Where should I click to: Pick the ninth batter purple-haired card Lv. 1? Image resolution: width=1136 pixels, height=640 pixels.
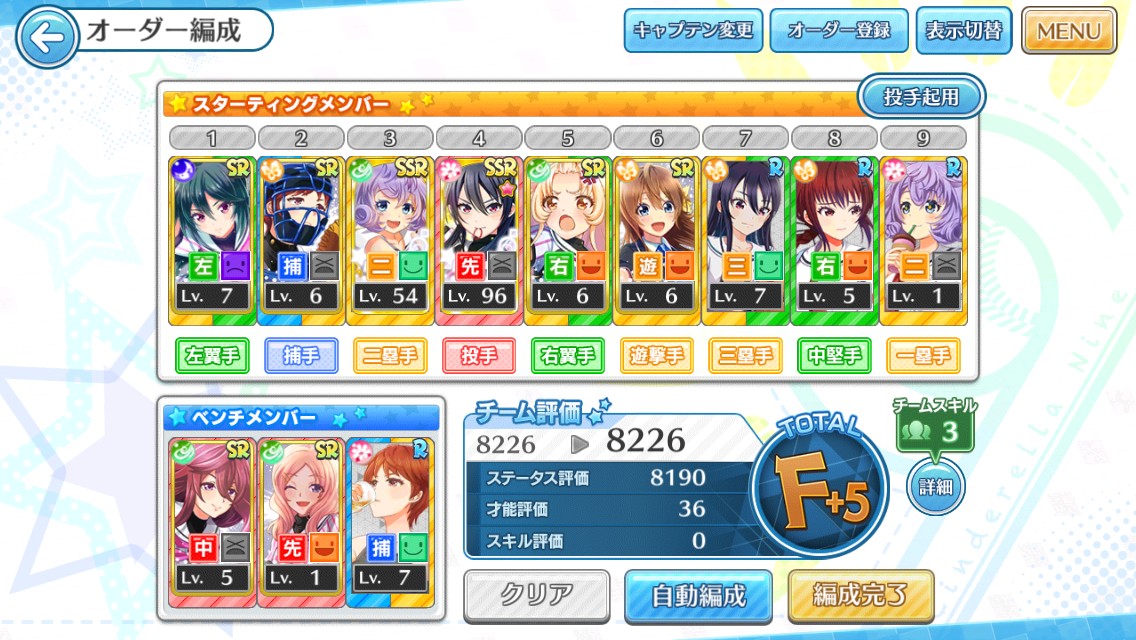(x=924, y=240)
